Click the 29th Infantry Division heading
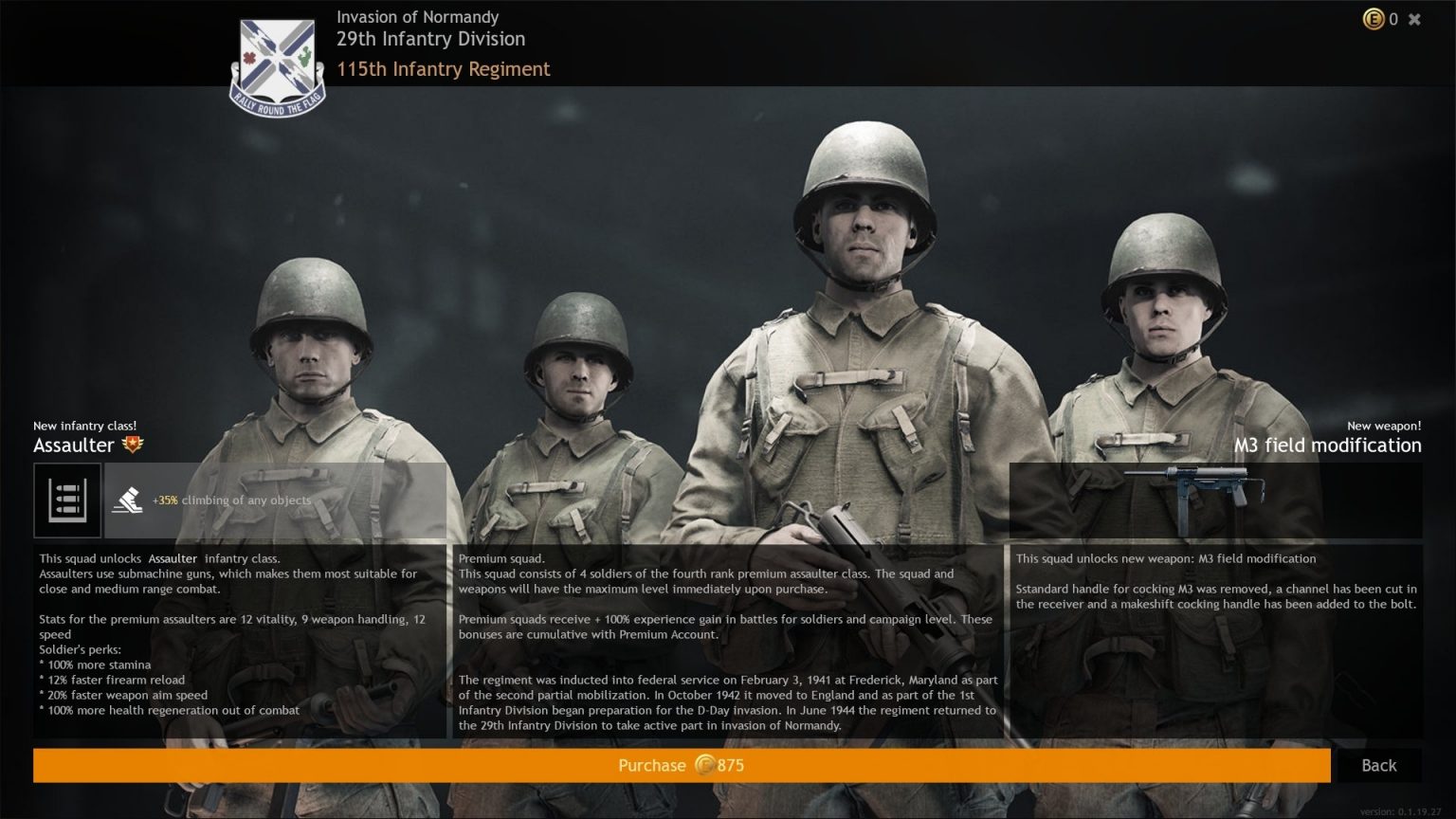 click(431, 39)
